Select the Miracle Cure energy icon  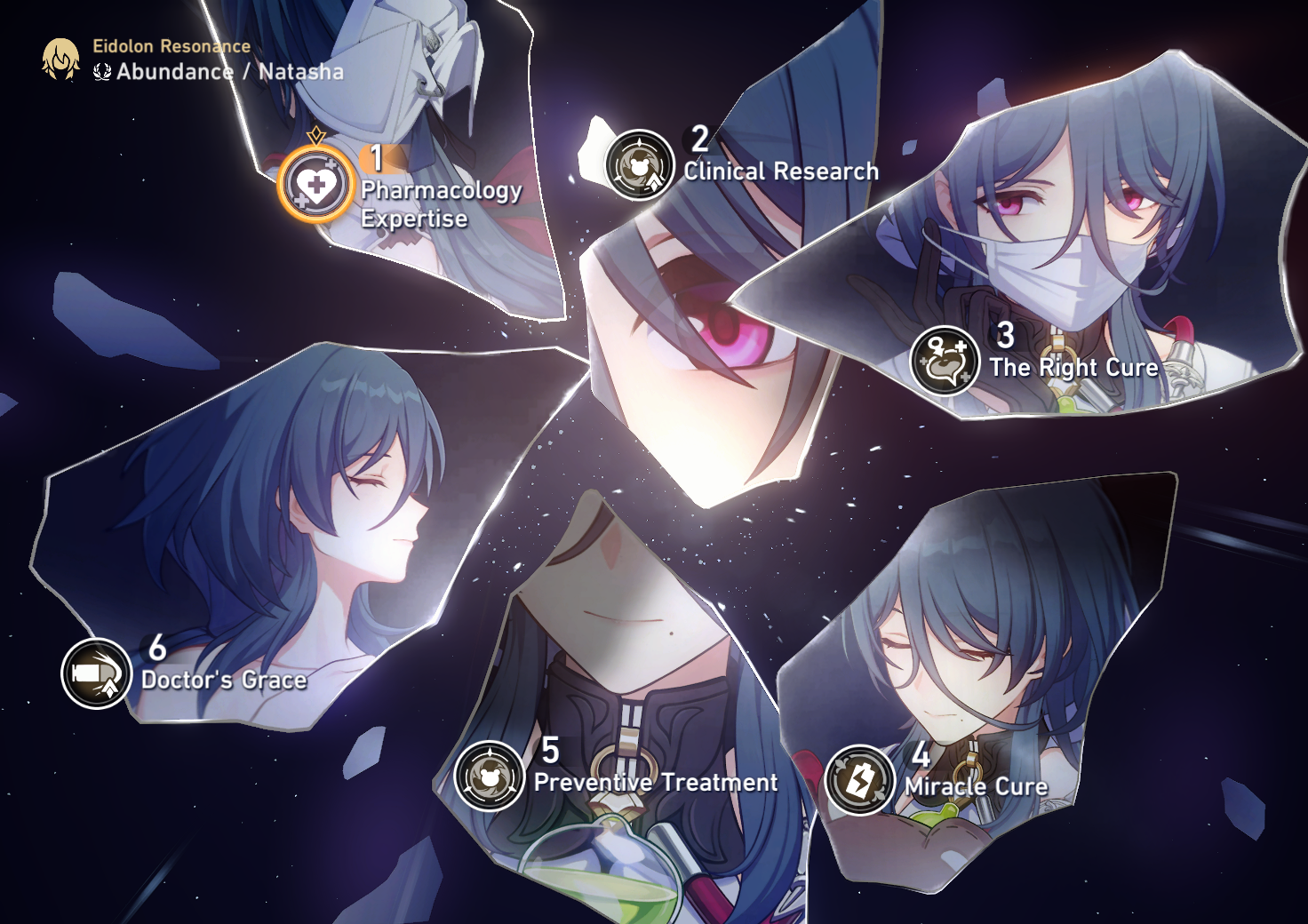[x=858, y=779]
